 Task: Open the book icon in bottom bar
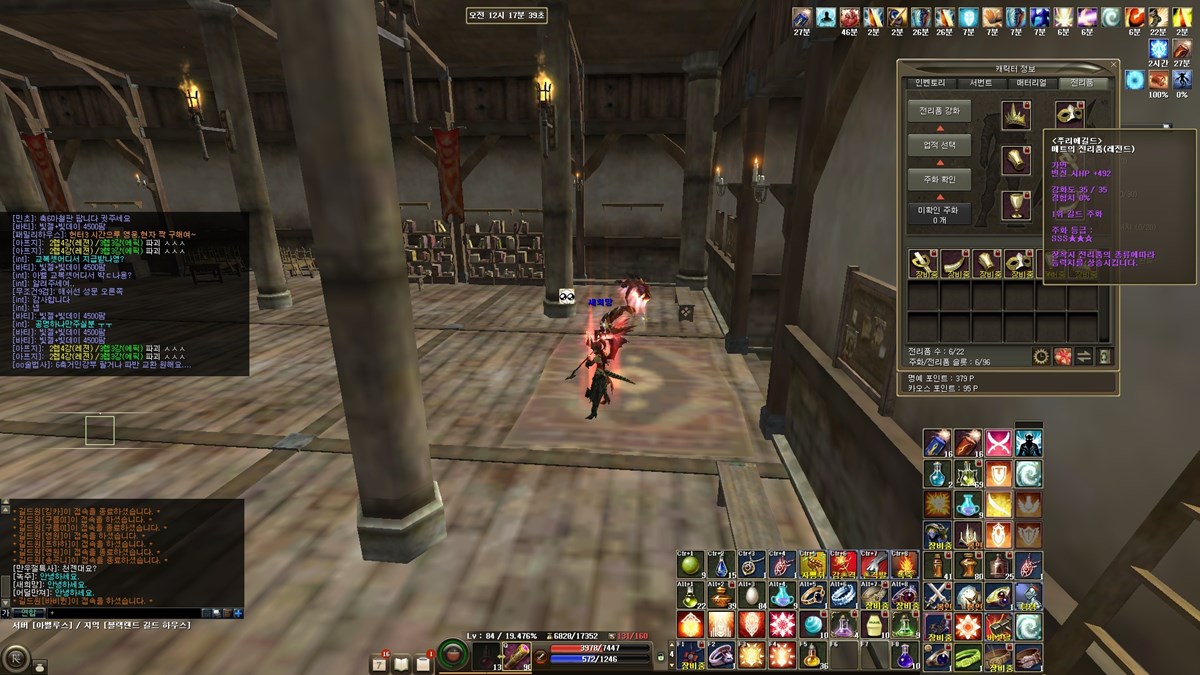tap(402, 663)
